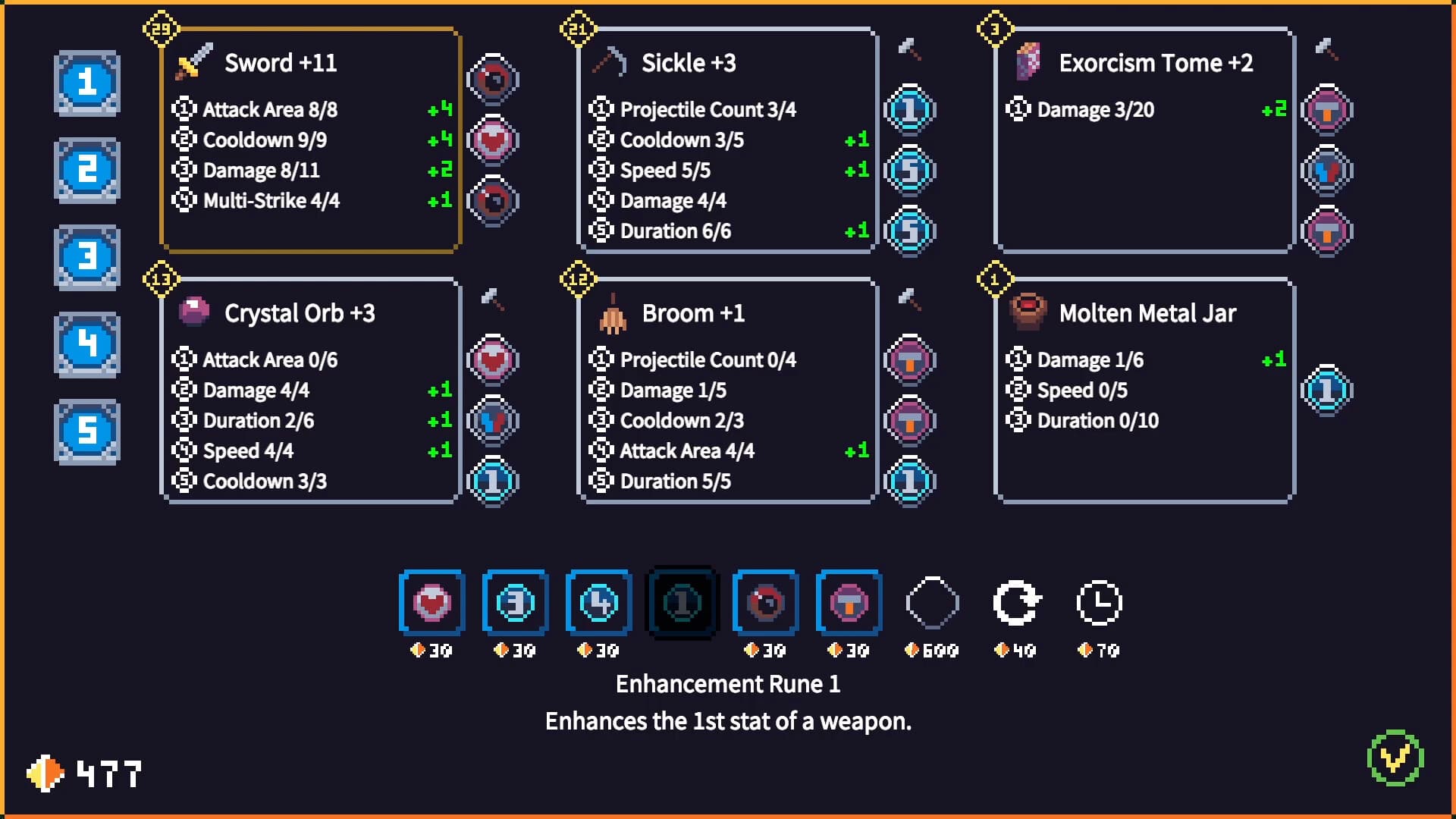Select the Sword +11 weapon card
Screen dimensions: 1456x819
tap(309, 140)
